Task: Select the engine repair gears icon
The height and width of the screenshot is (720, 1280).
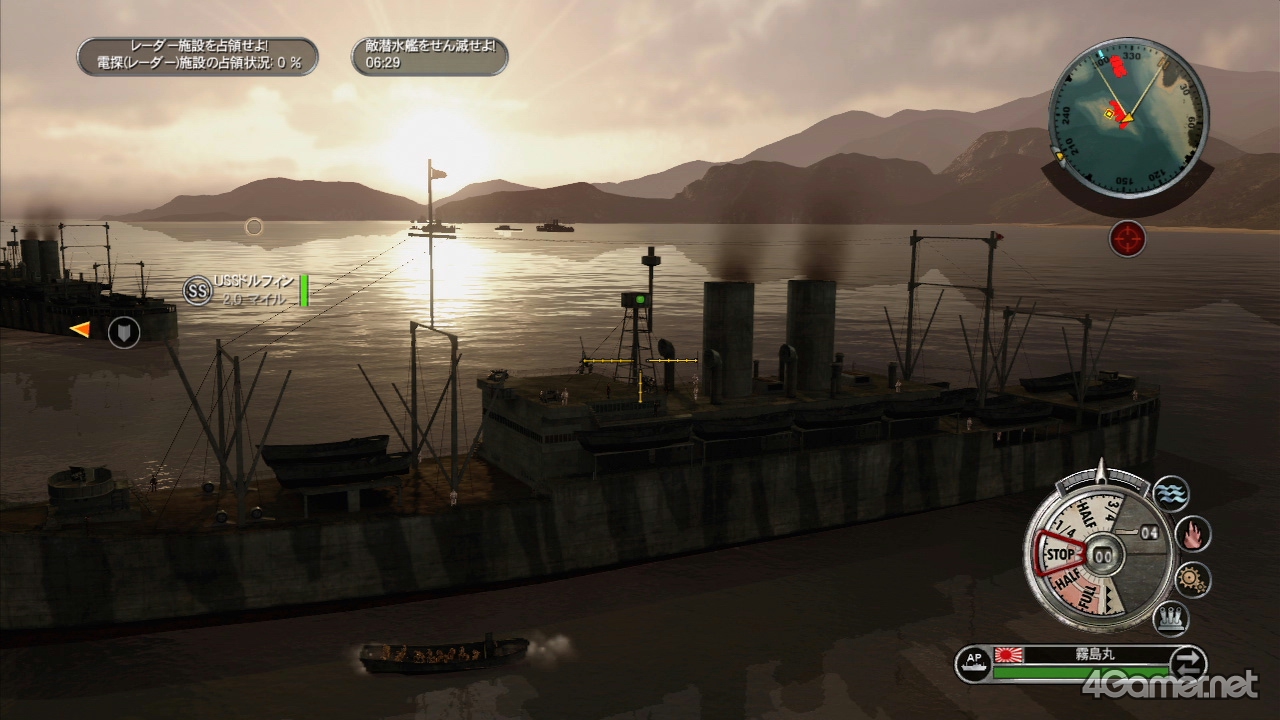Action: pos(1192,579)
